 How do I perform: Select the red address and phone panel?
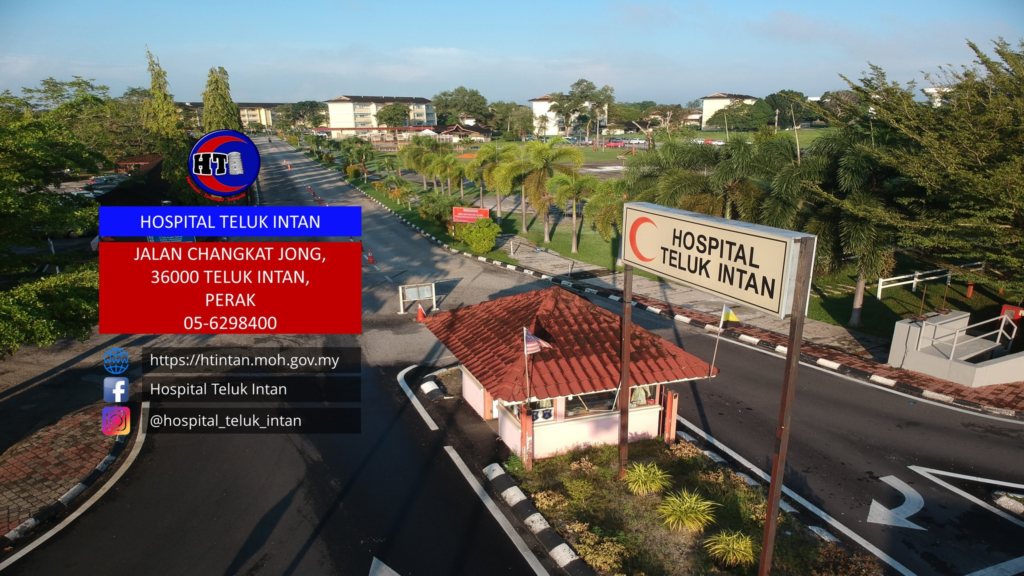coord(230,287)
